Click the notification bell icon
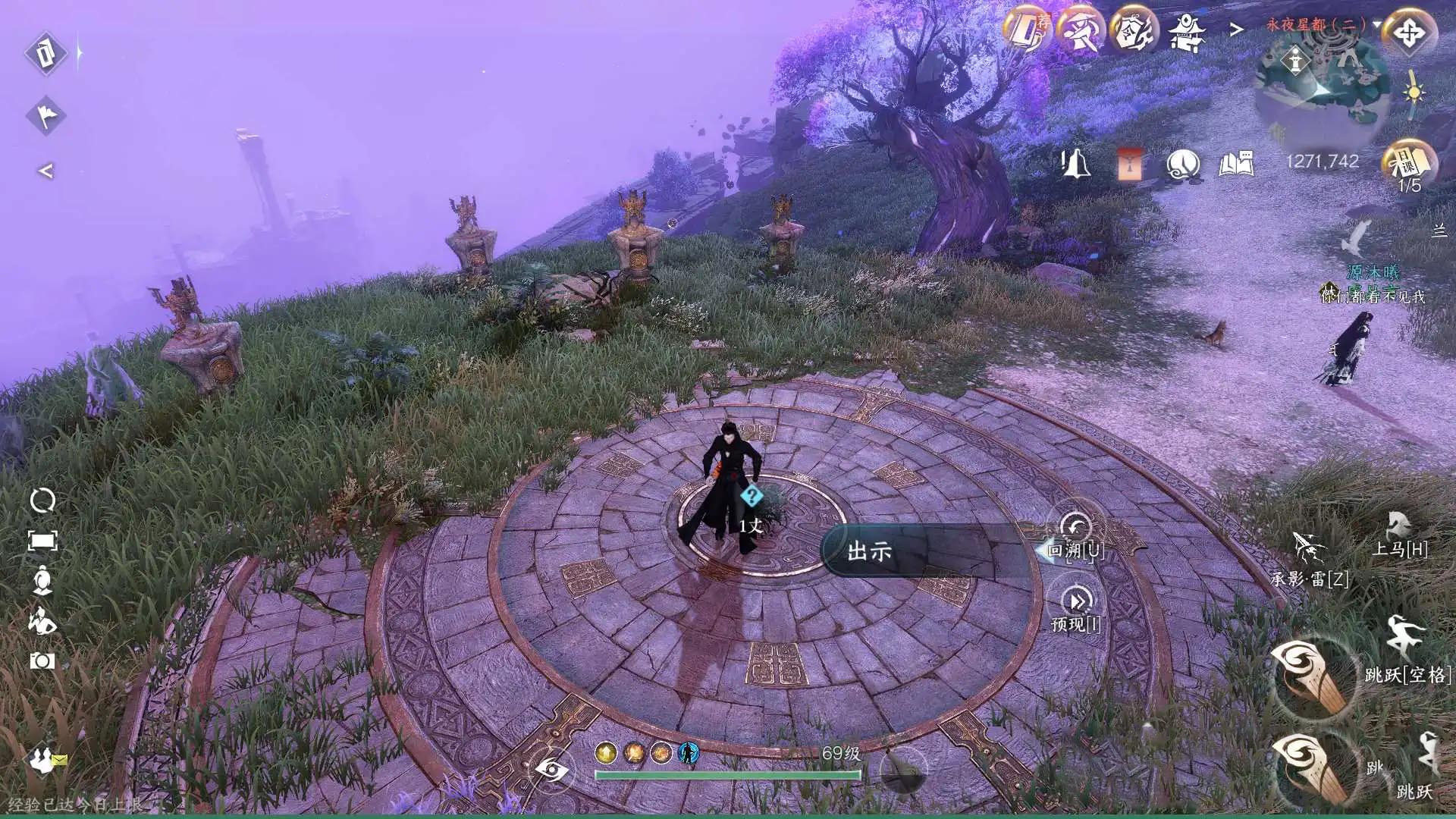 coord(1075,163)
